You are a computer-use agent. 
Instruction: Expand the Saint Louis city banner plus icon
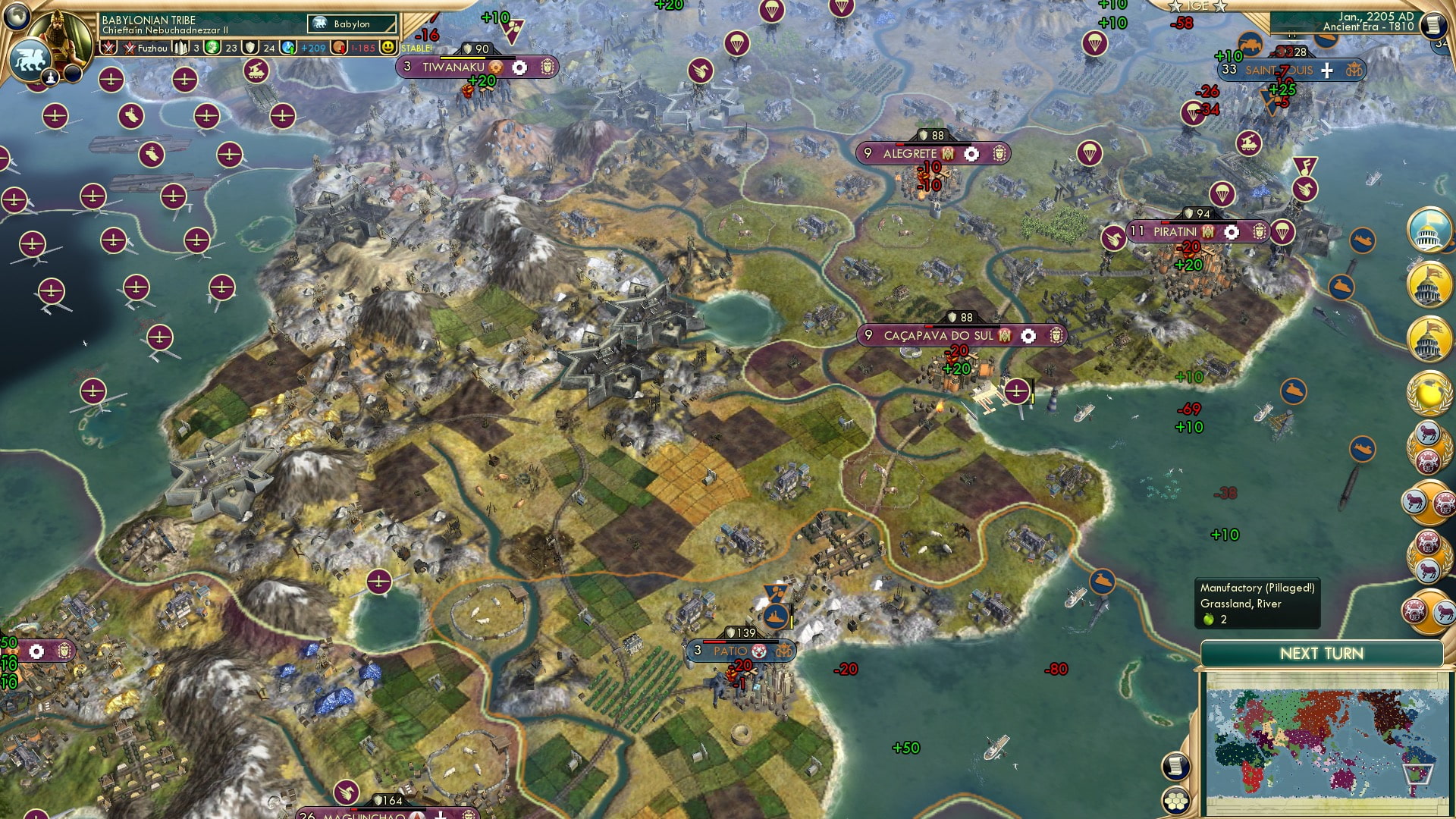[x=1326, y=71]
